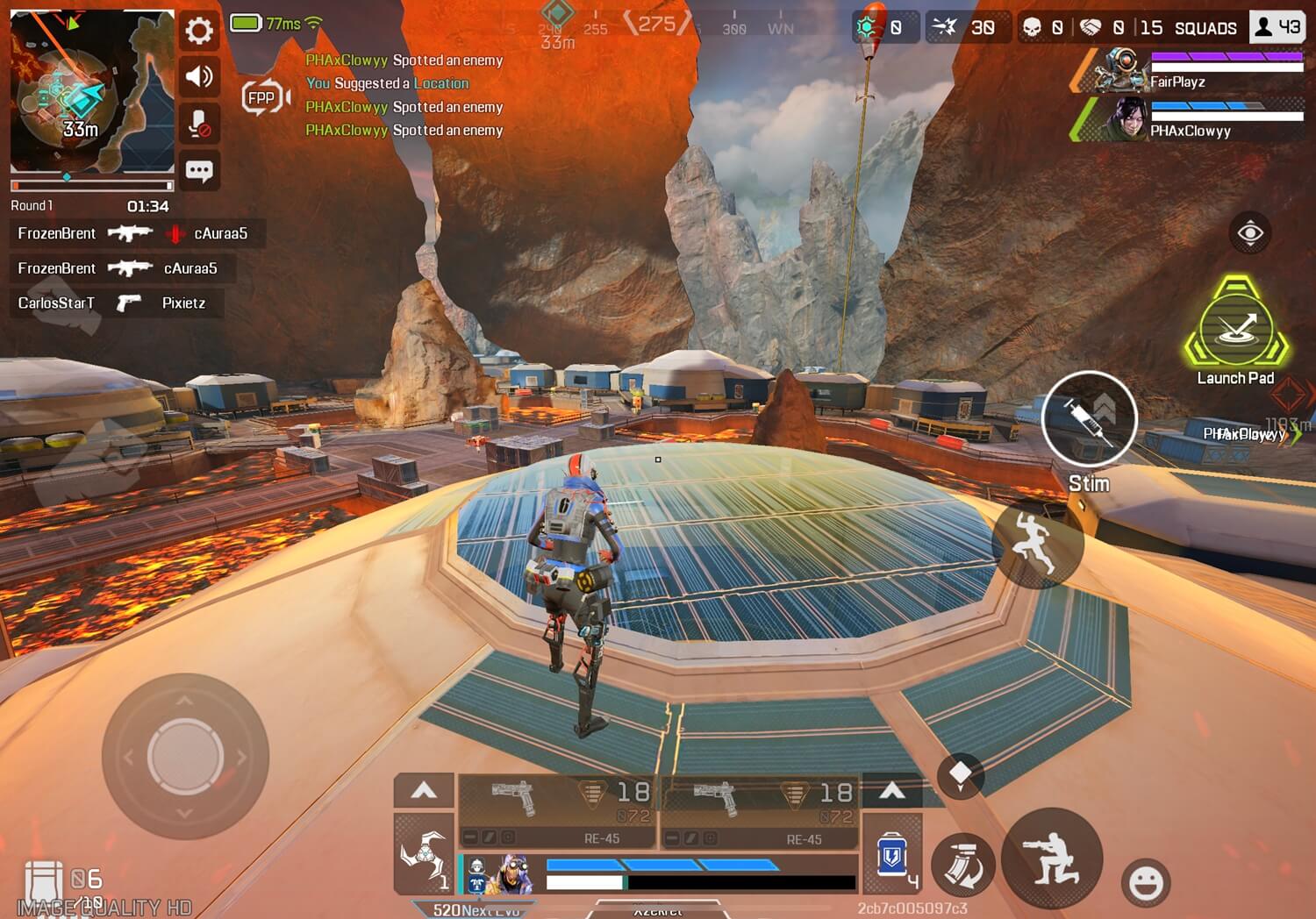Open the settings gear menu
The height and width of the screenshot is (919, 1316).
(x=199, y=32)
